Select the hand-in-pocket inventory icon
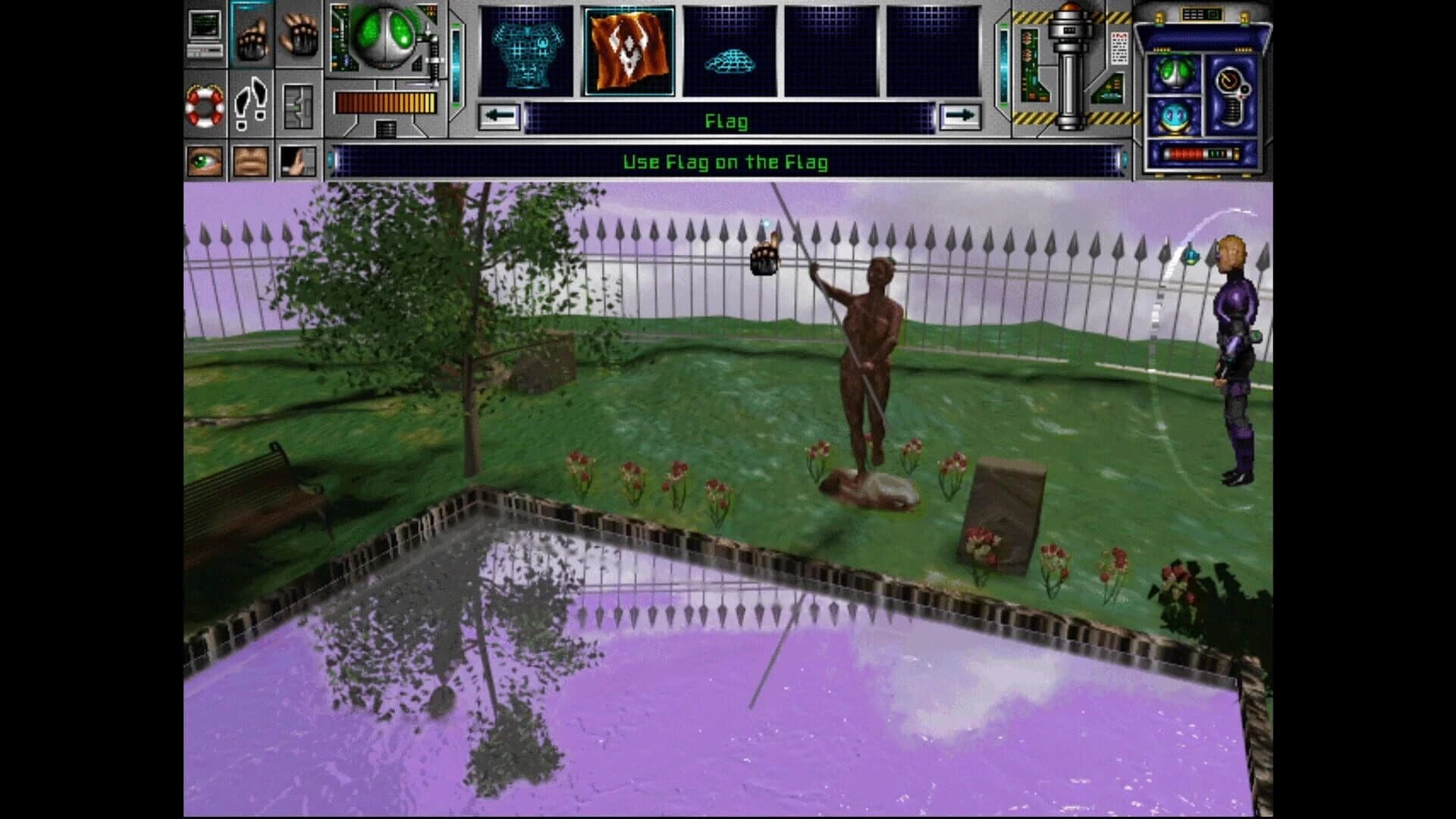The width and height of the screenshot is (1456, 819). click(x=300, y=159)
